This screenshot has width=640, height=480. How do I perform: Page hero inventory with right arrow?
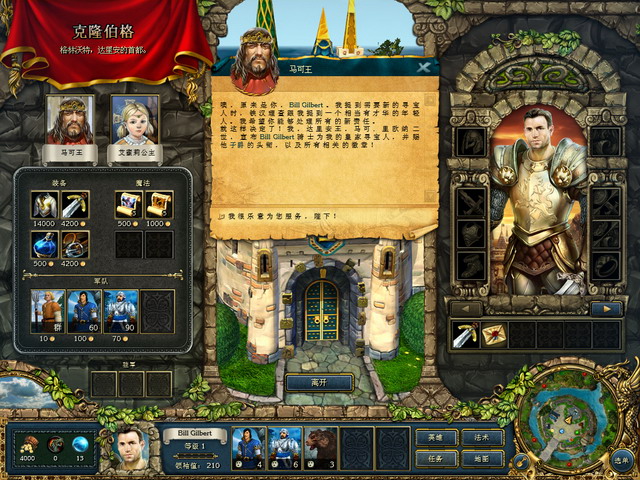tap(605, 309)
